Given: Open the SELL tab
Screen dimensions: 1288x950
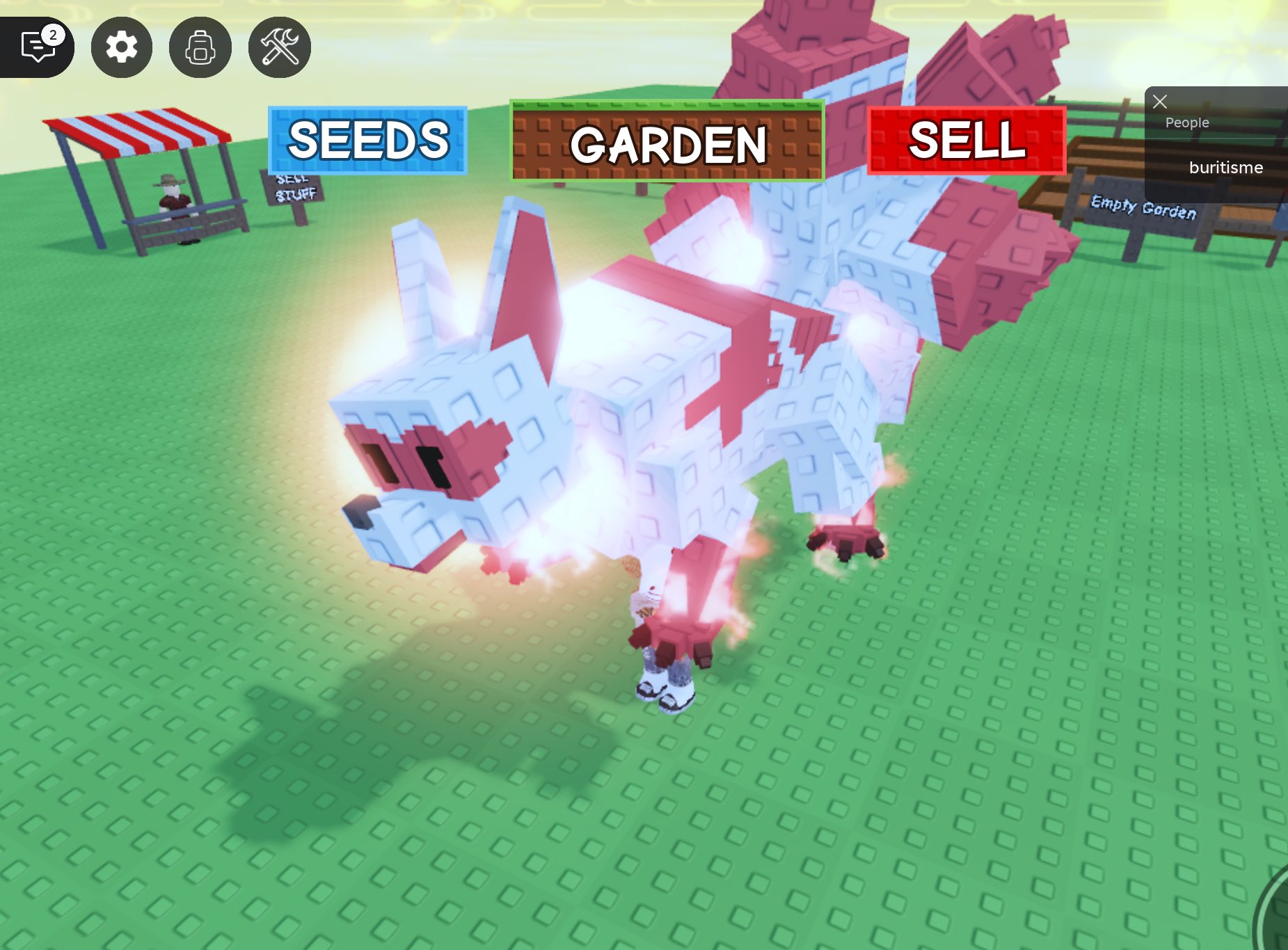Looking at the screenshot, I should (967, 143).
